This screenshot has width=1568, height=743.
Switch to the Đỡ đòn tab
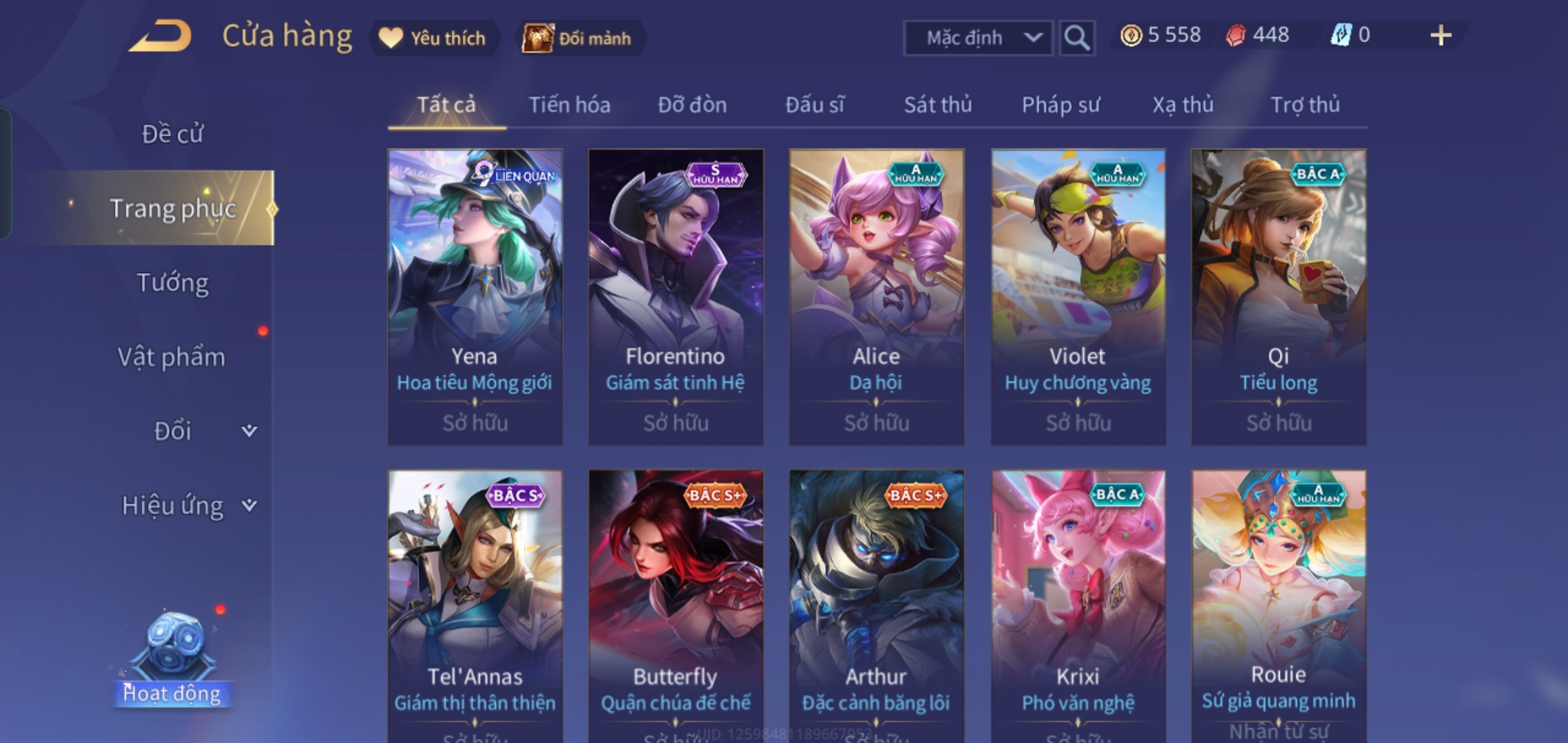pyautogui.click(x=692, y=105)
